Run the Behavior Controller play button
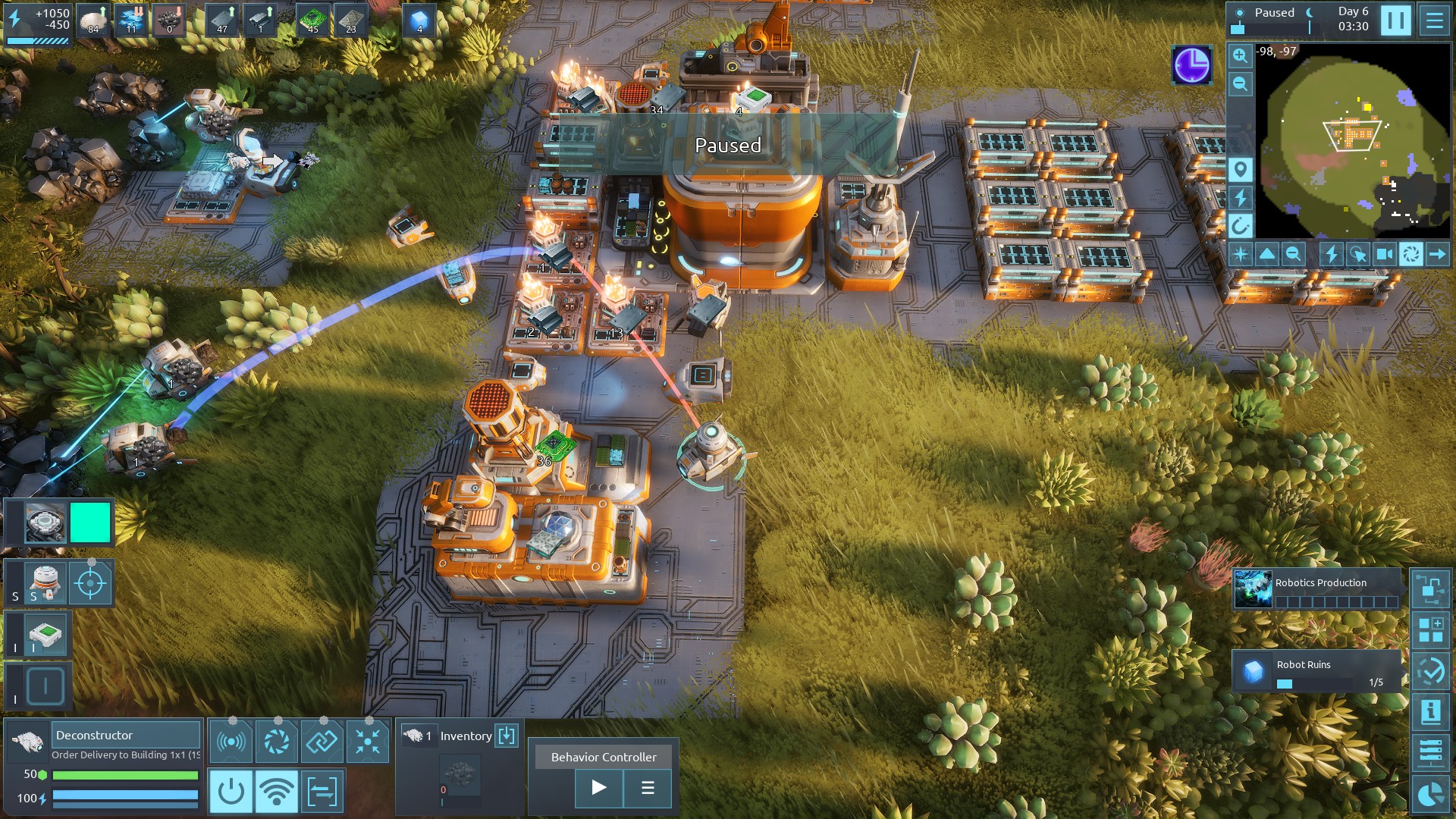1456x819 pixels. tap(598, 788)
